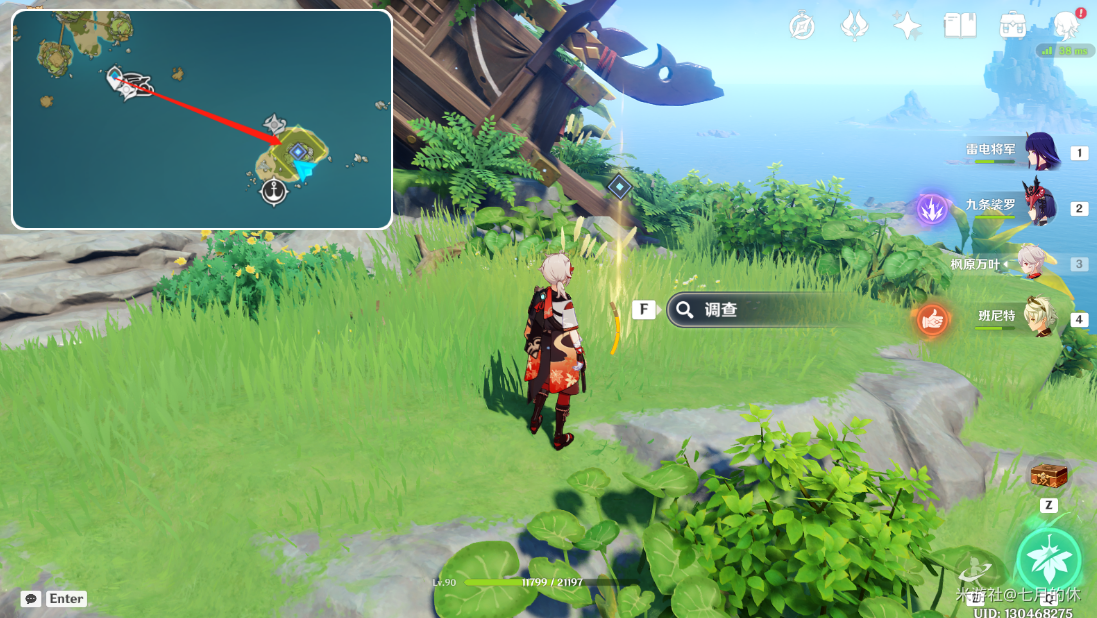The image size is (1097, 618).
Task: Open the compass events icon
Action: point(801,26)
